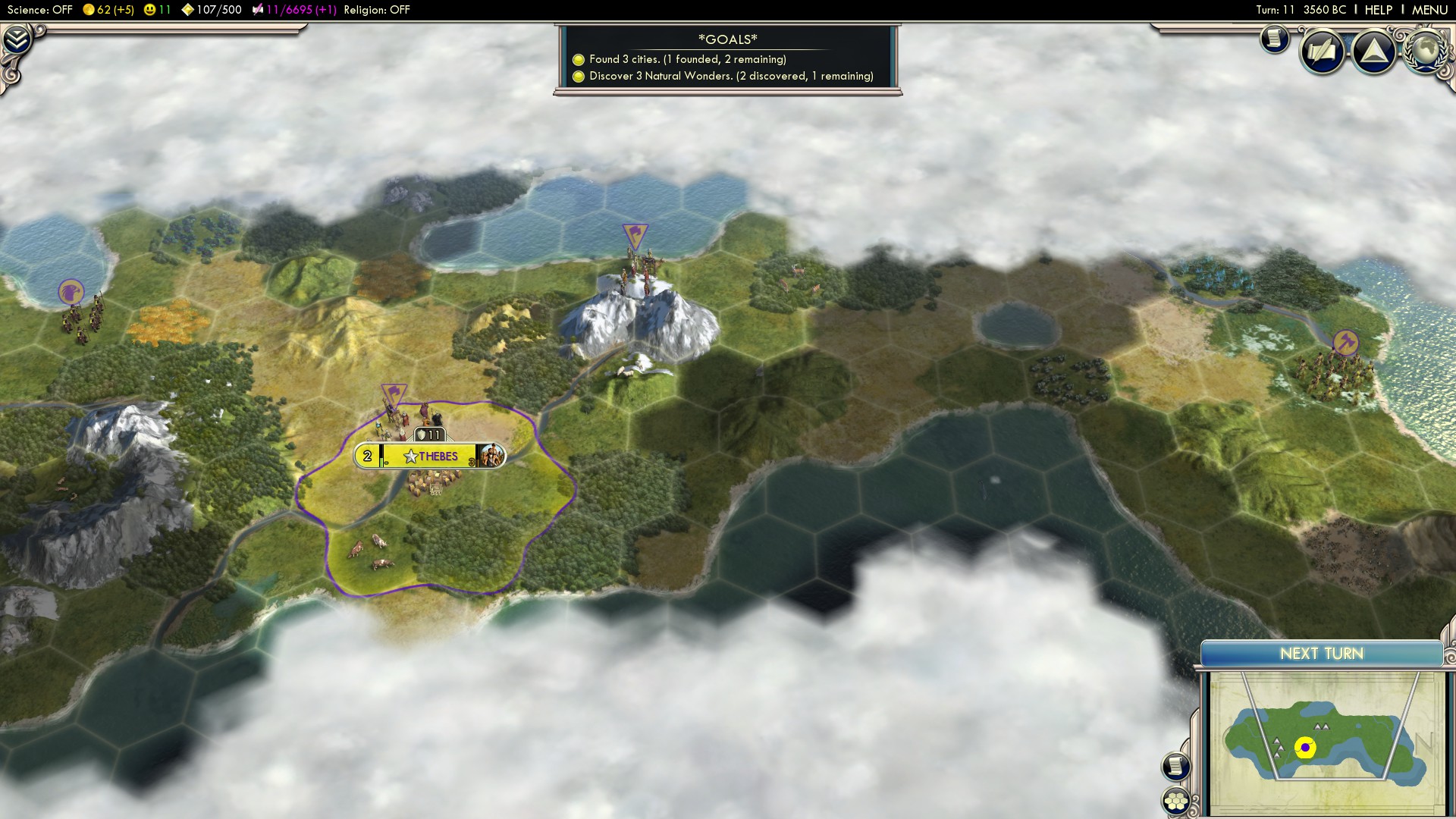Open the MENU option
The height and width of the screenshot is (819, 1456).
coord(1429,10)
